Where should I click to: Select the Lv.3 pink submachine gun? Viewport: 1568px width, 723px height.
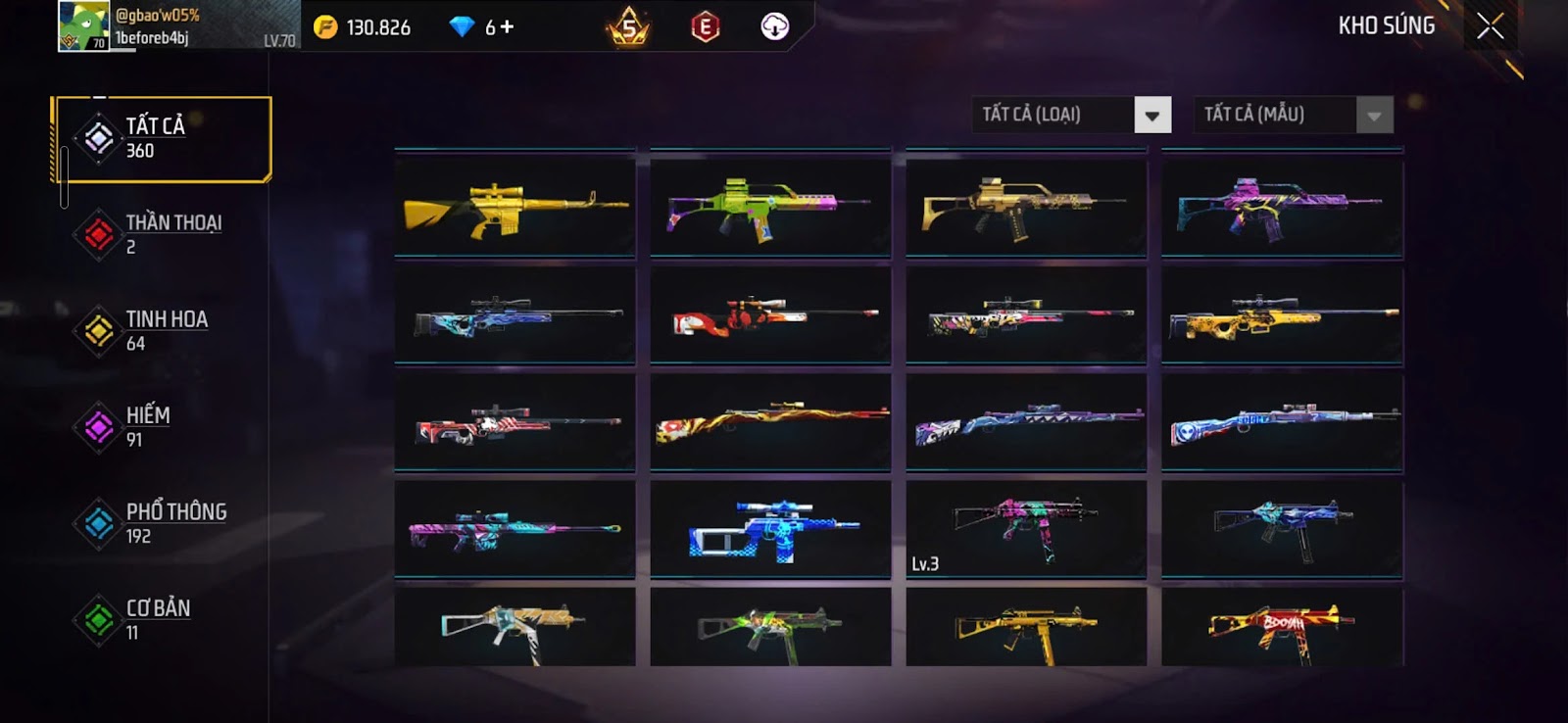1025,528
